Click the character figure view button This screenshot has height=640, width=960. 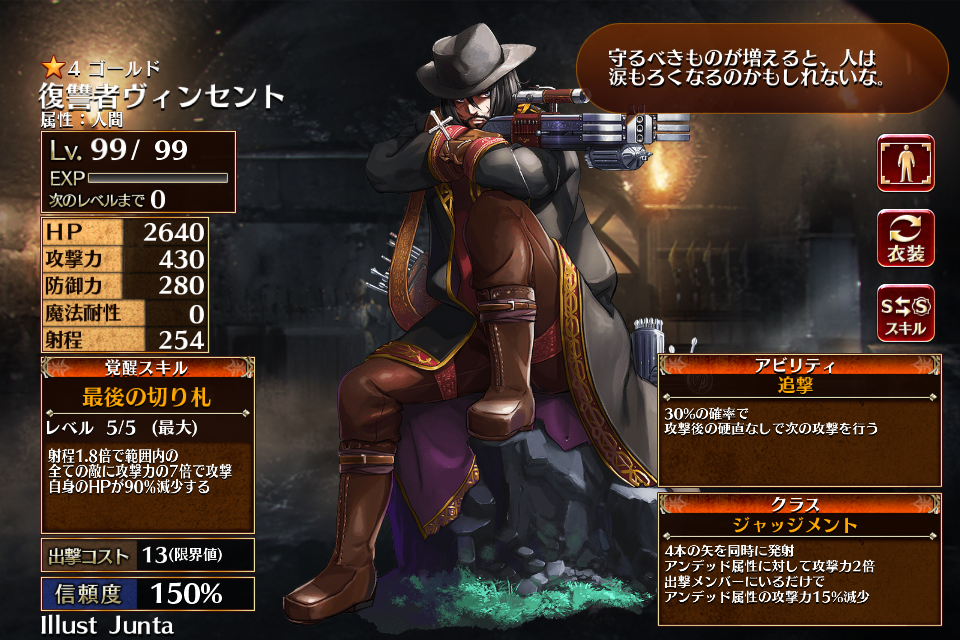point(906,162)
